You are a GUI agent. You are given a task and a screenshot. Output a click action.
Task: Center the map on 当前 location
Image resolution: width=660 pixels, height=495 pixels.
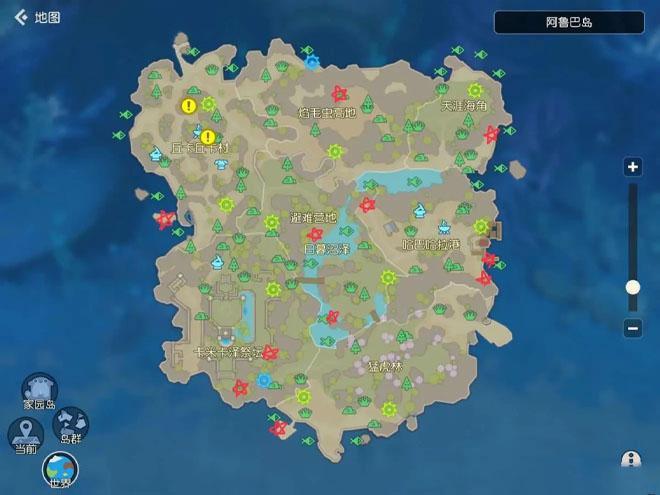pos(24,435)
